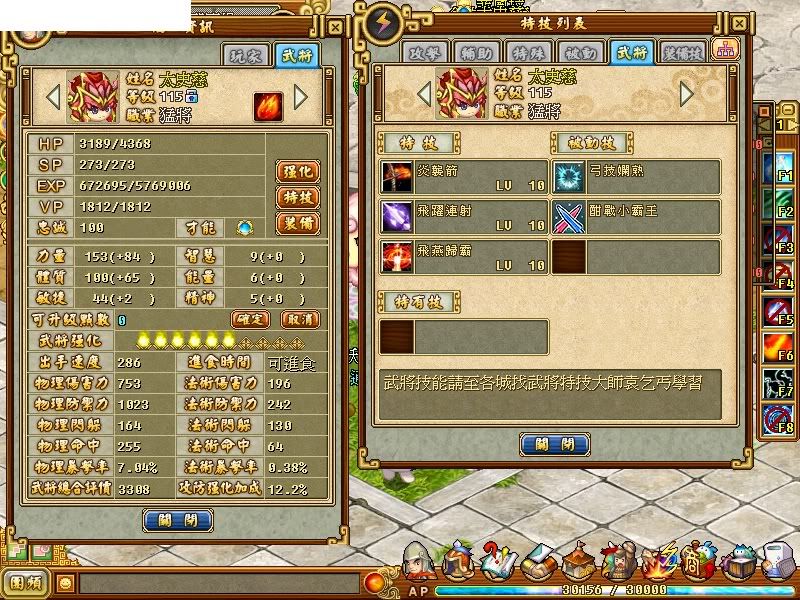
Task: Click the 圖頻 button at bottom left
Action: coord(26,581)
